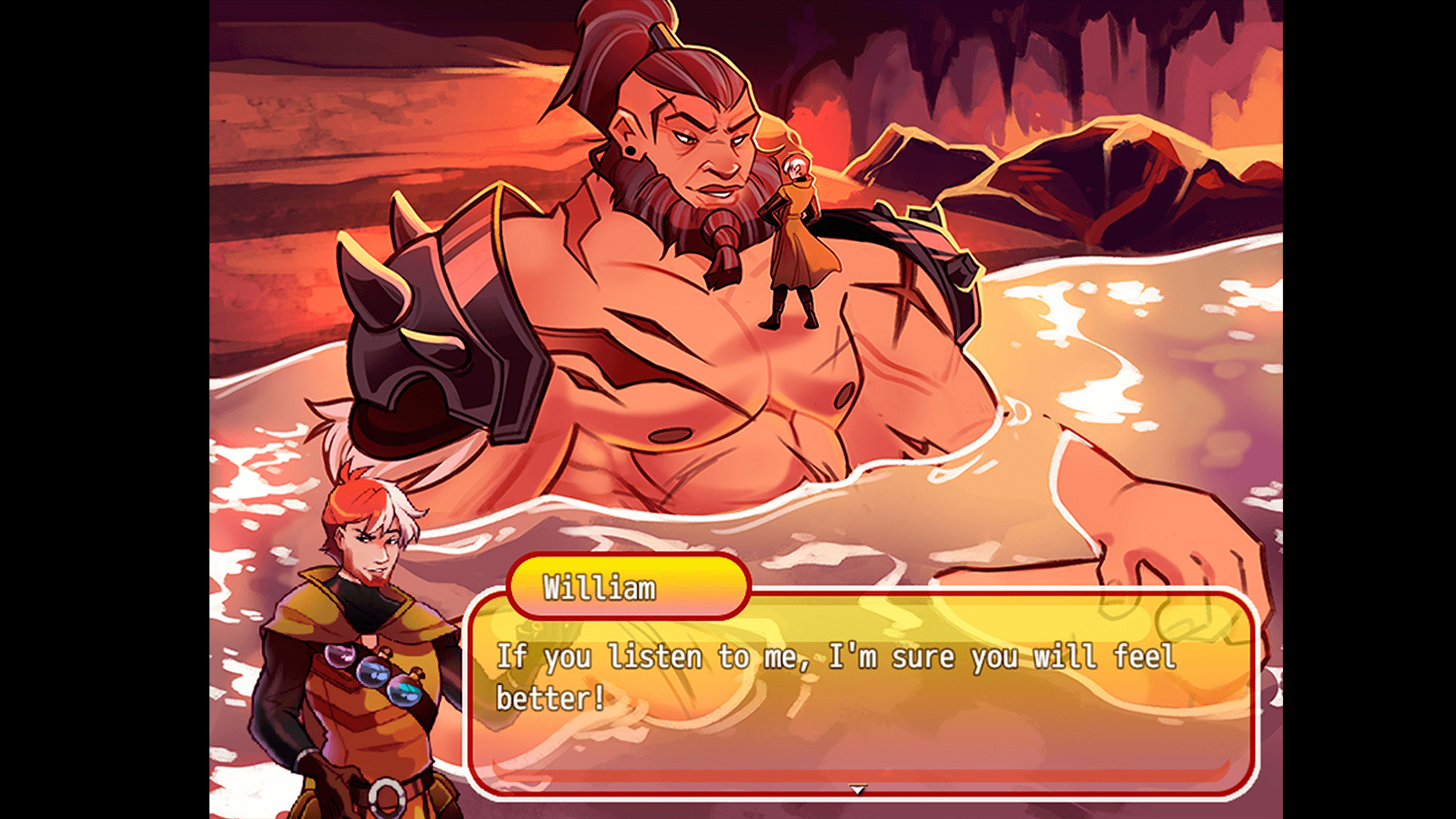Click the stalactites hanging from the cave ceiling
The height and width of the screenshot is (819, 1456).
click(x=940, y=45)
